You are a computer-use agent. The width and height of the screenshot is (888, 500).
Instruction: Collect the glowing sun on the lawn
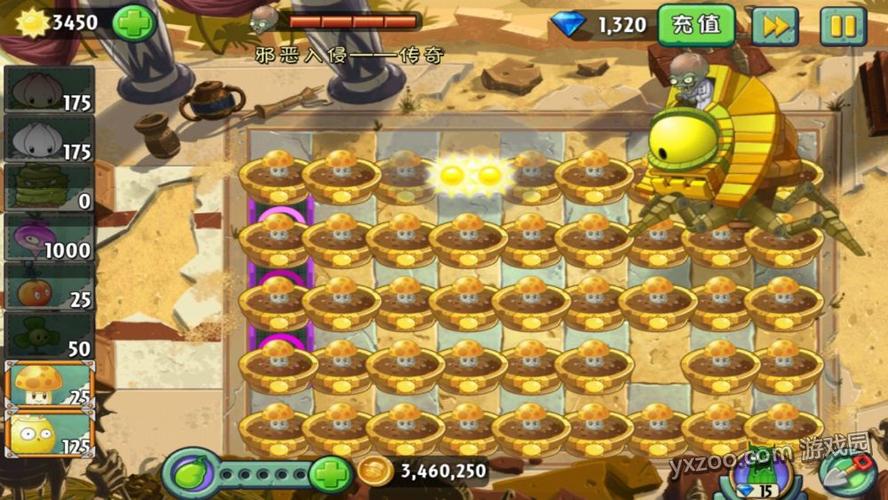(470, 176)
